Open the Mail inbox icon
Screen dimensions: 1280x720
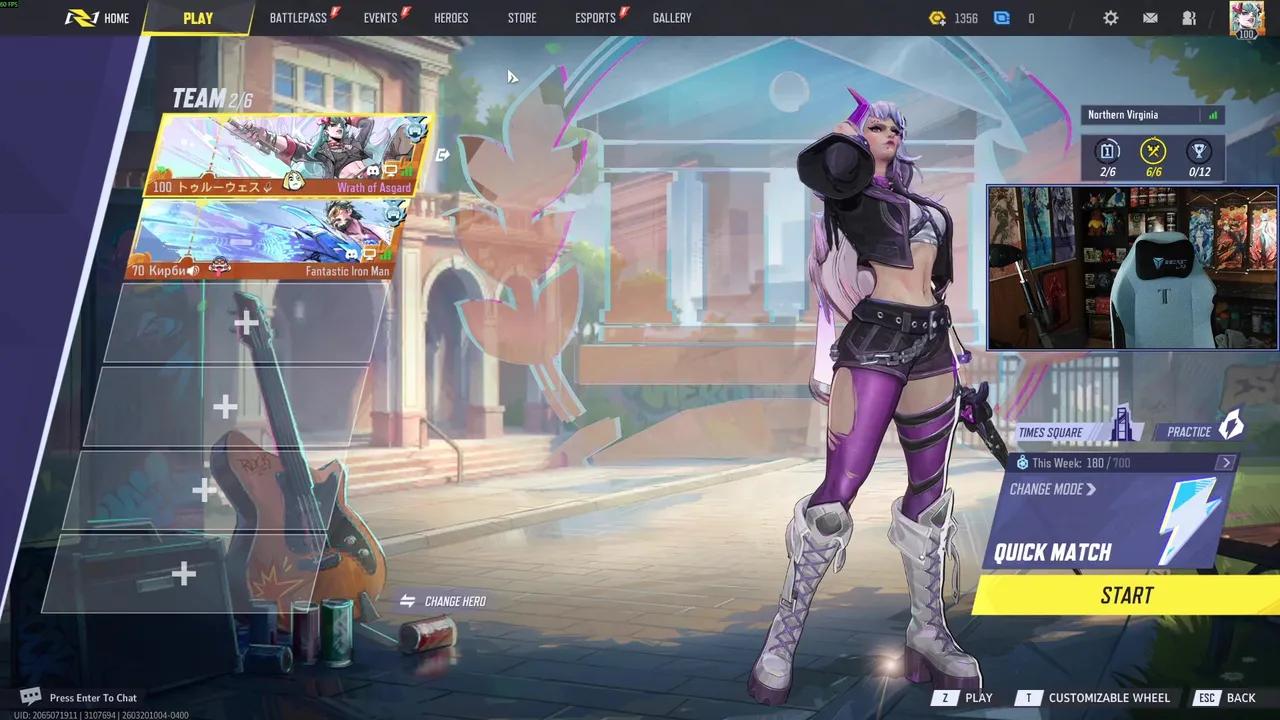1149,17
